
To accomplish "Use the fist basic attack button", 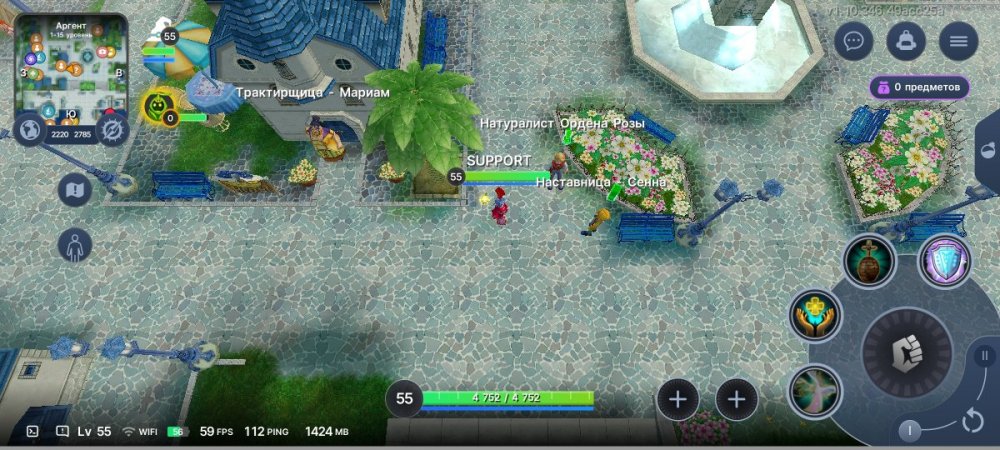I will tap(907, 352).
